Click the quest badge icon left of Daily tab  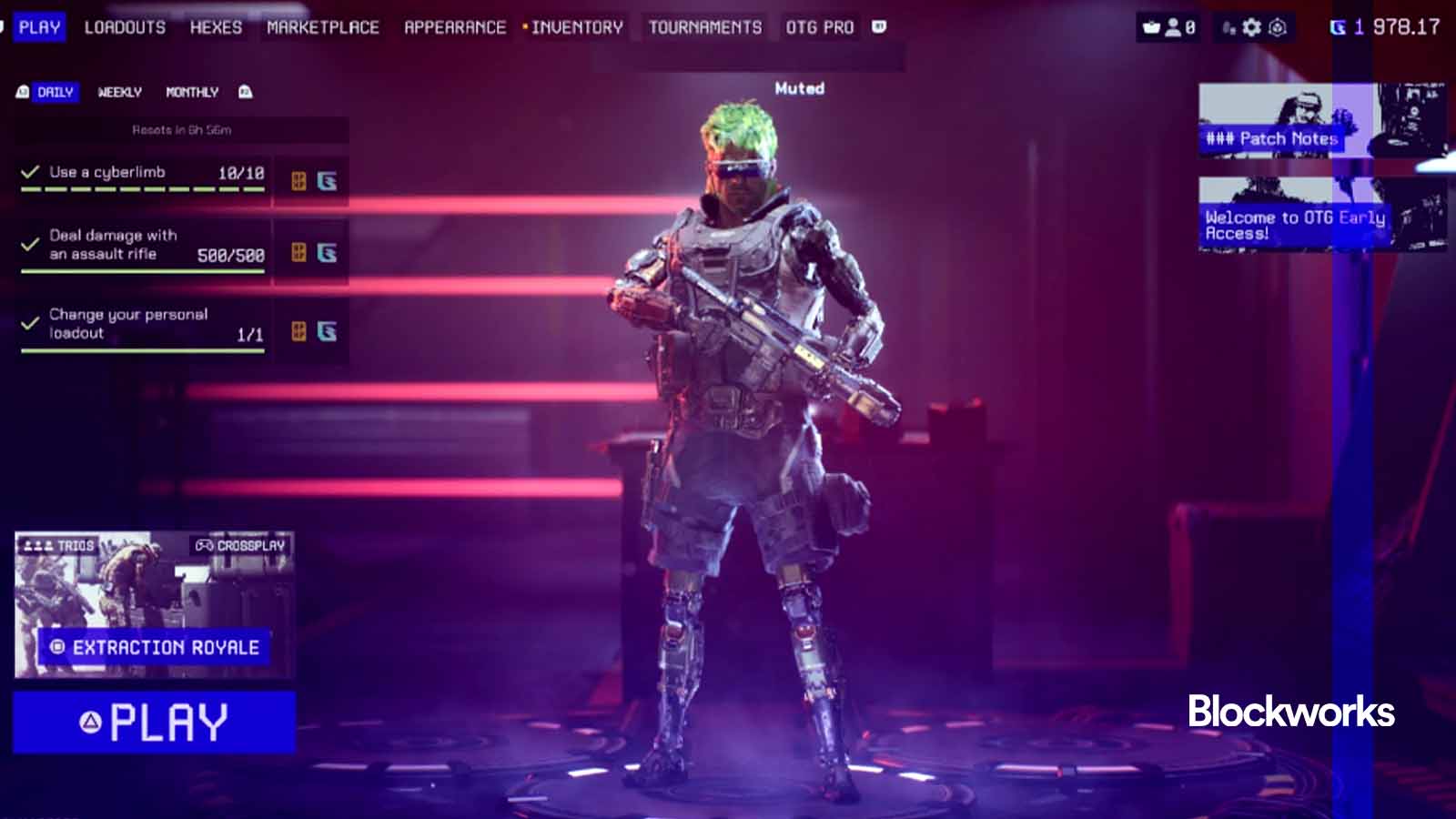pos(22,92)
